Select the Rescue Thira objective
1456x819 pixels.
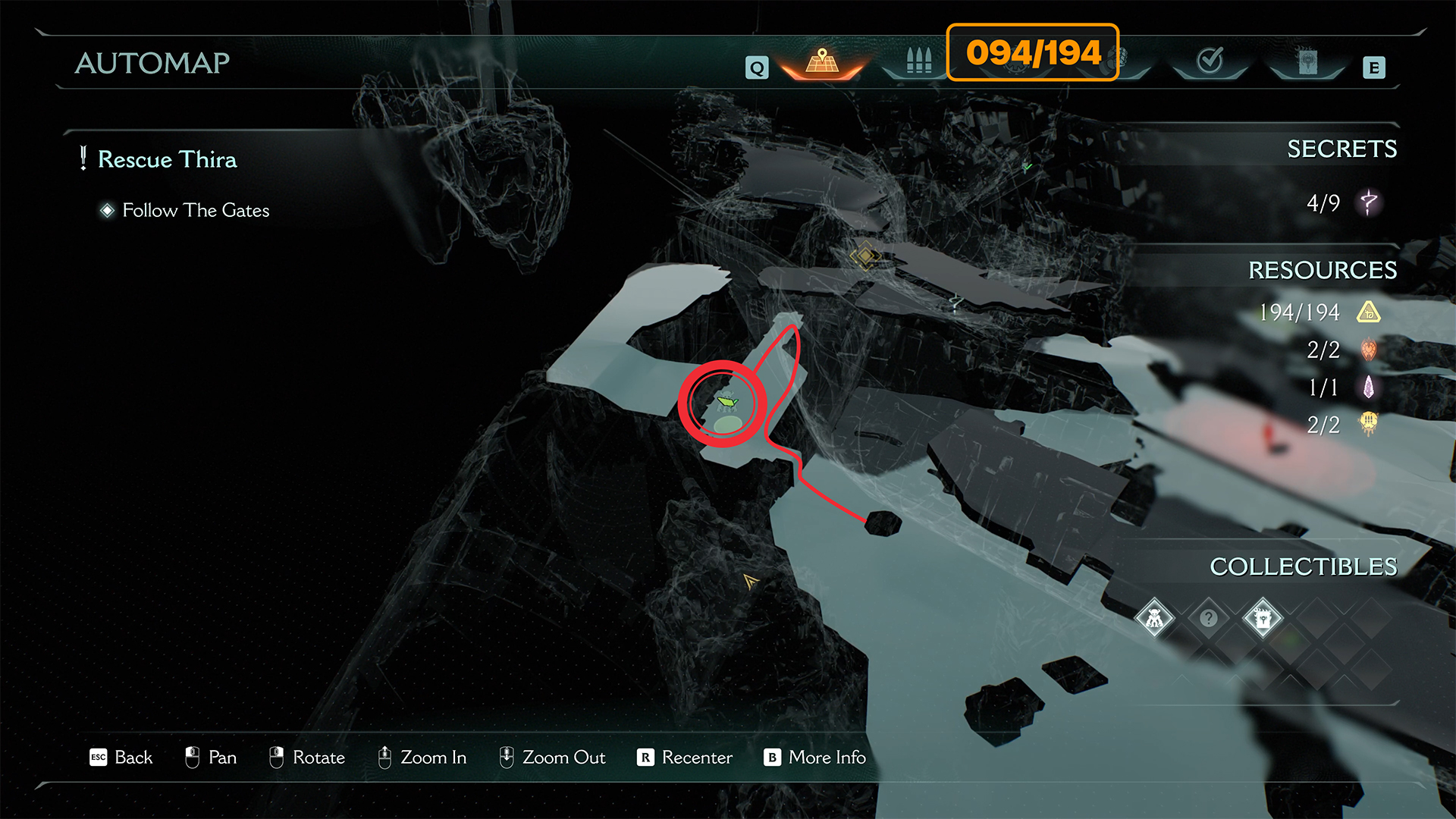[167, 160]
